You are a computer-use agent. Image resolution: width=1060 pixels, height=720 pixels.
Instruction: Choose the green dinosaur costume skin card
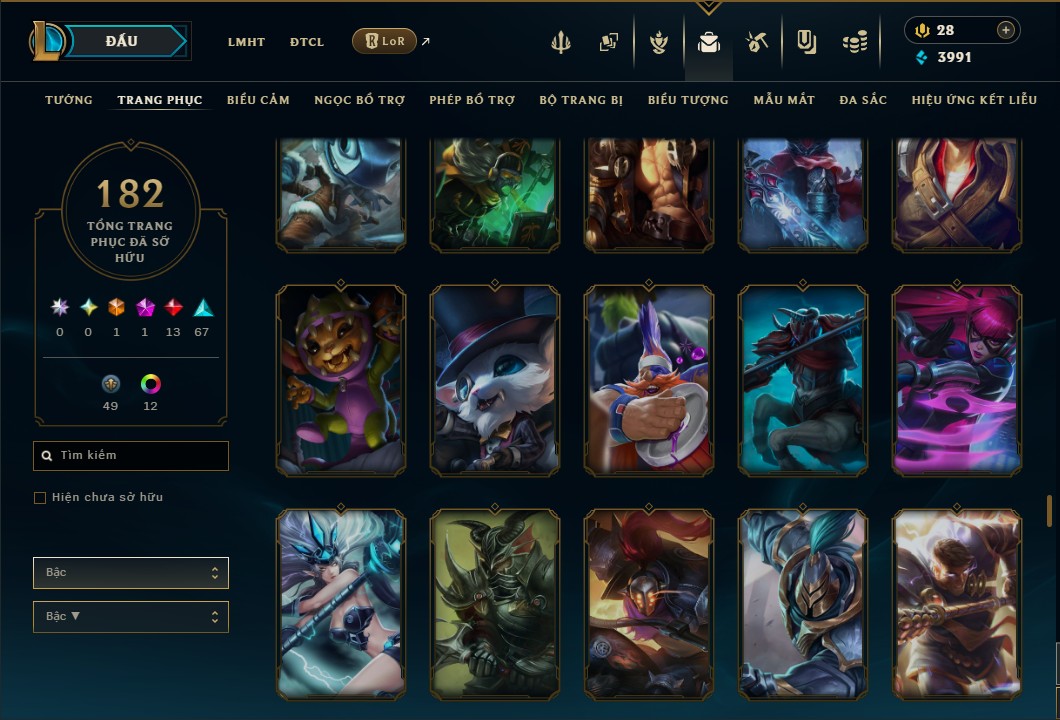coord(341,380)
